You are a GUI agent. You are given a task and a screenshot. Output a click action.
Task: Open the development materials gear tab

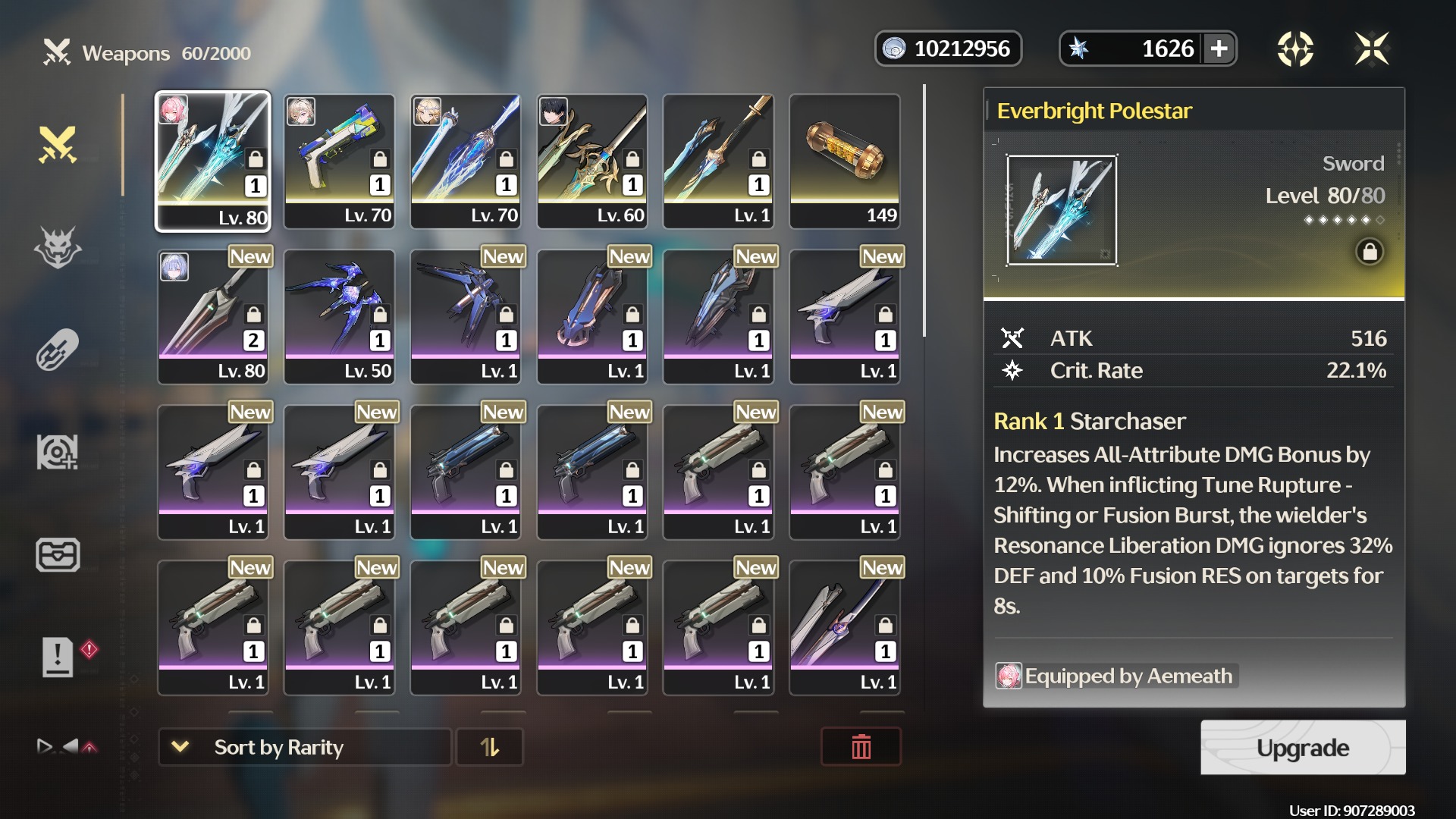point(58,452)
